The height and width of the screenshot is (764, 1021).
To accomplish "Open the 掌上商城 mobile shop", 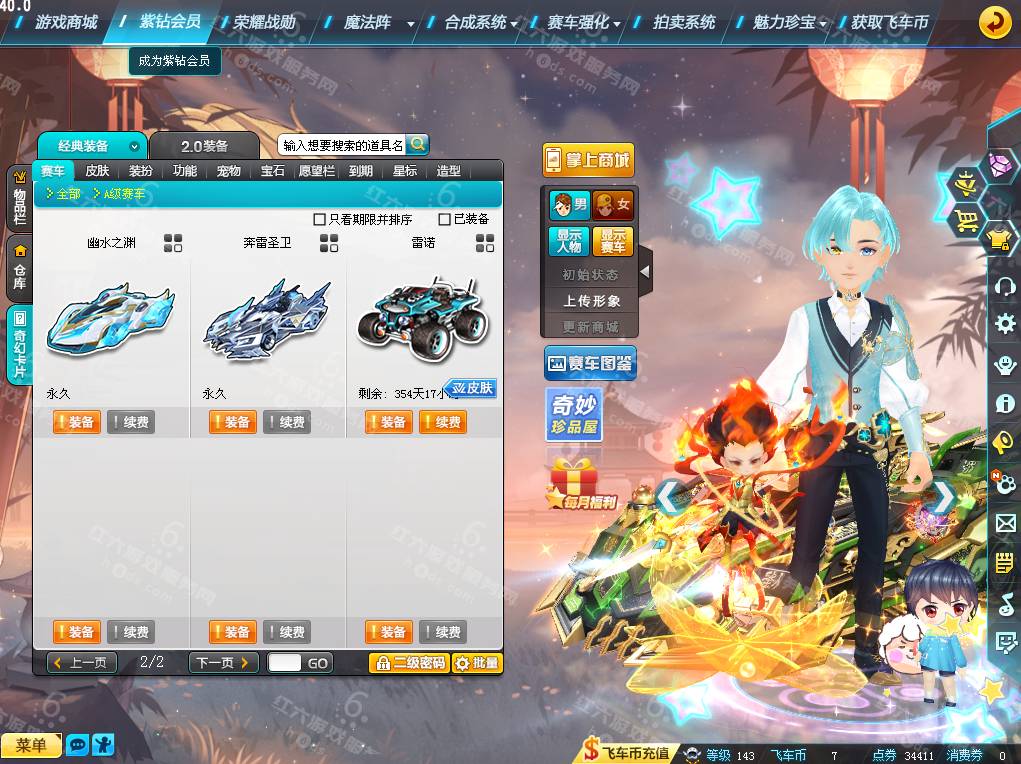I will (589, 160).
